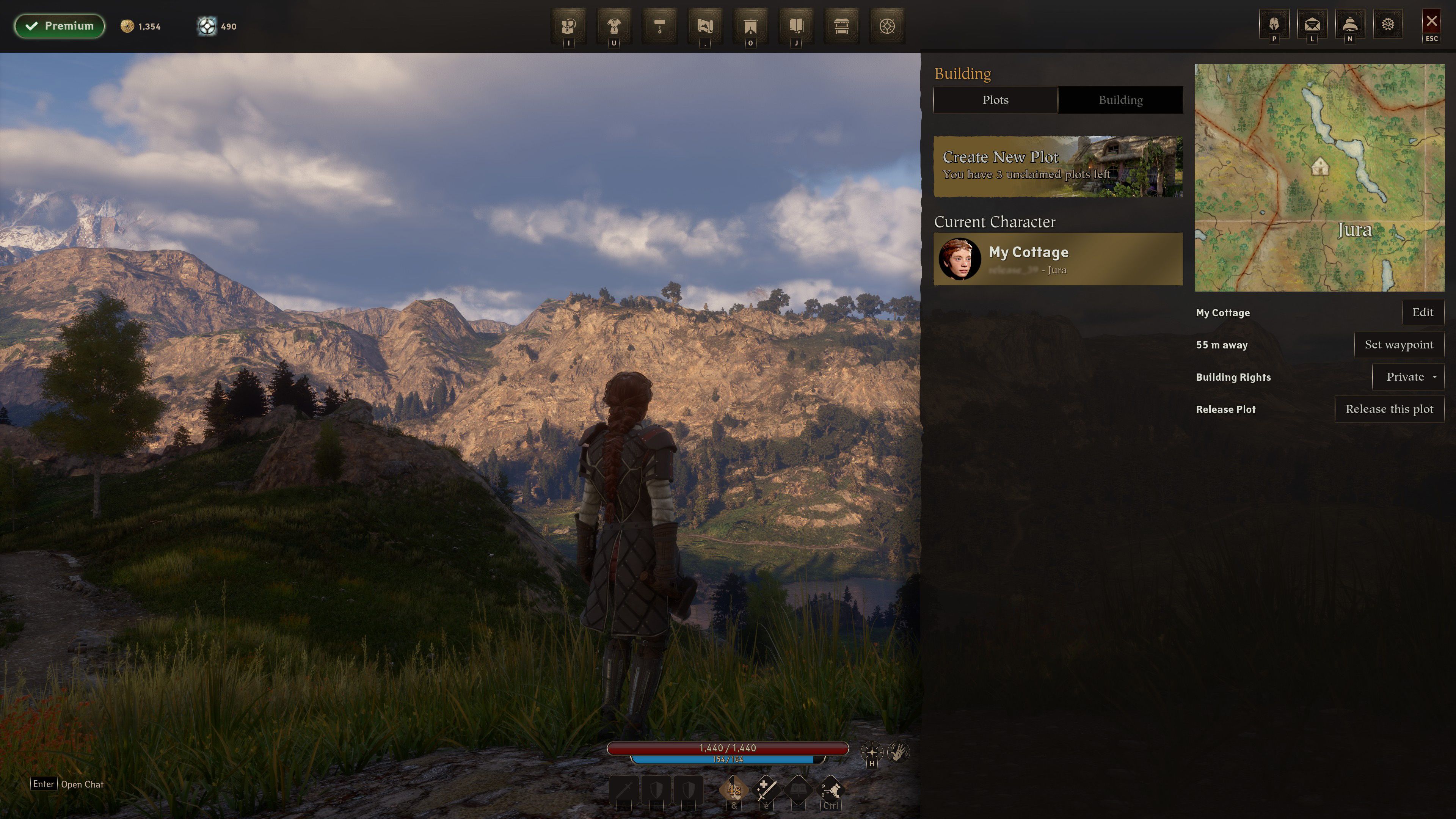The width and height of the screenshot is (1456, 819).
Task: Open the helmet character icon
Action: [x=1274, y=25]
